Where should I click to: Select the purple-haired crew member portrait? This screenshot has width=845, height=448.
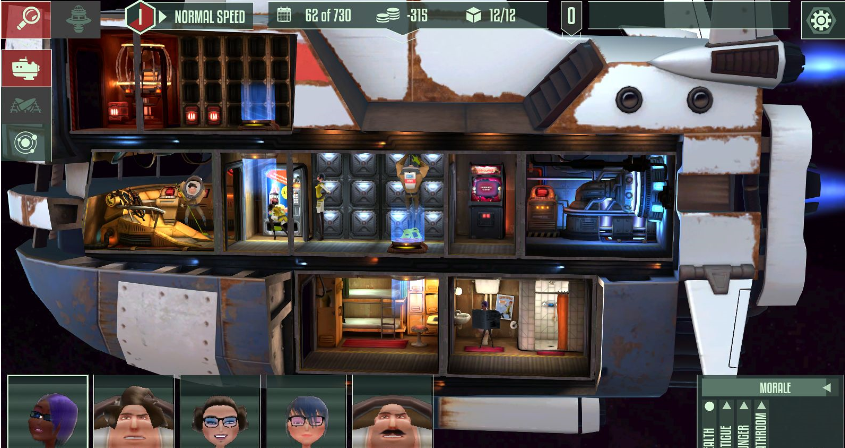(48, 413)
